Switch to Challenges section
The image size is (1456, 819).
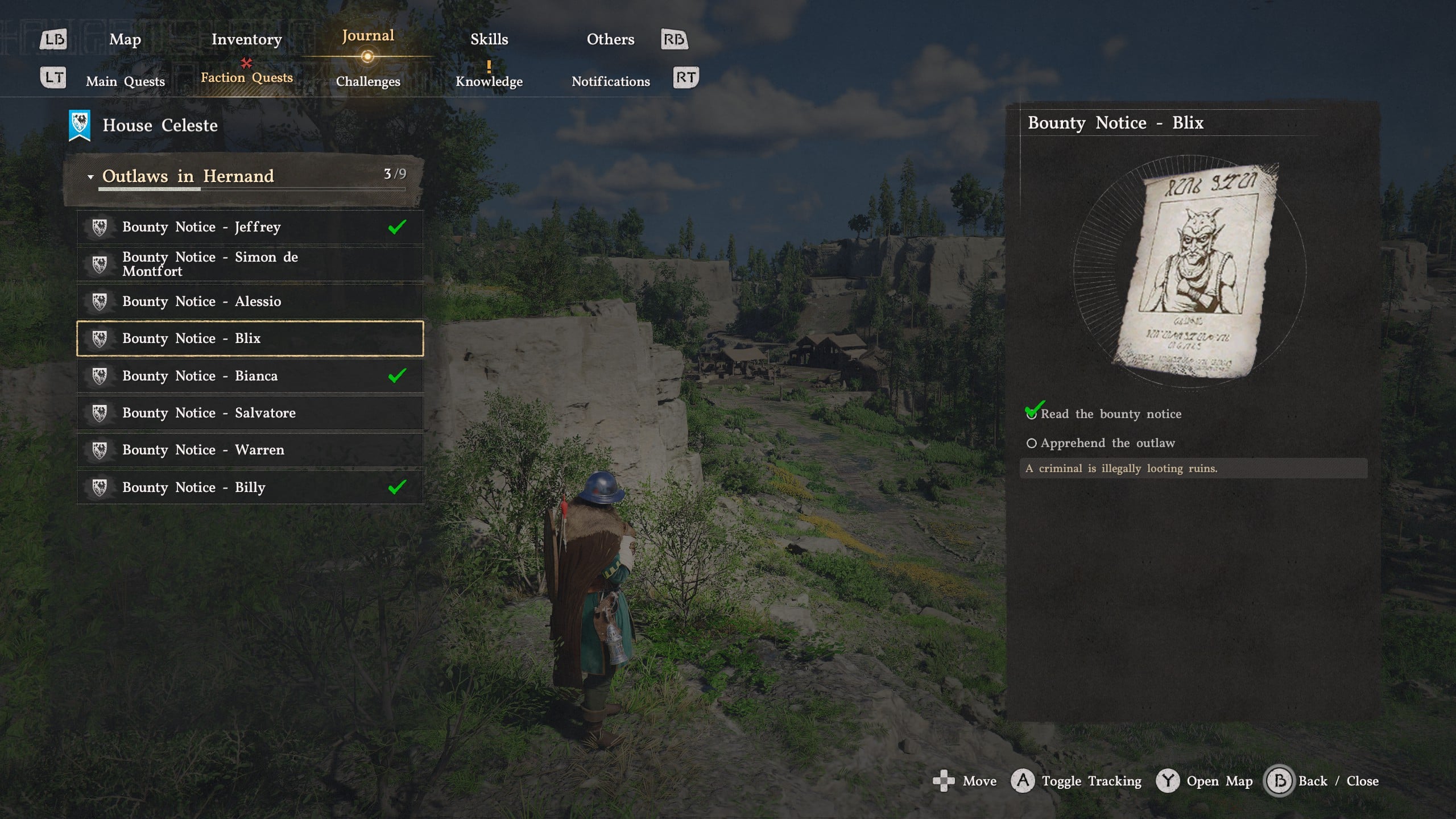click(368, 81)
